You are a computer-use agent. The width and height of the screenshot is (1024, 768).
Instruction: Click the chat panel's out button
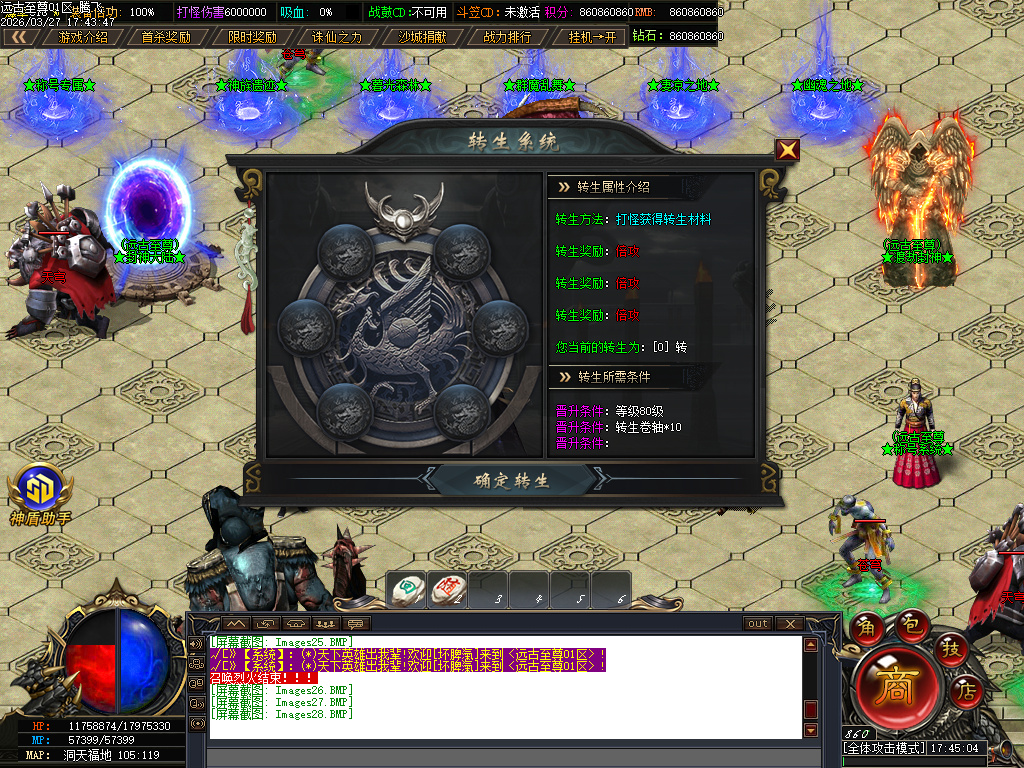tap(758, 624)
